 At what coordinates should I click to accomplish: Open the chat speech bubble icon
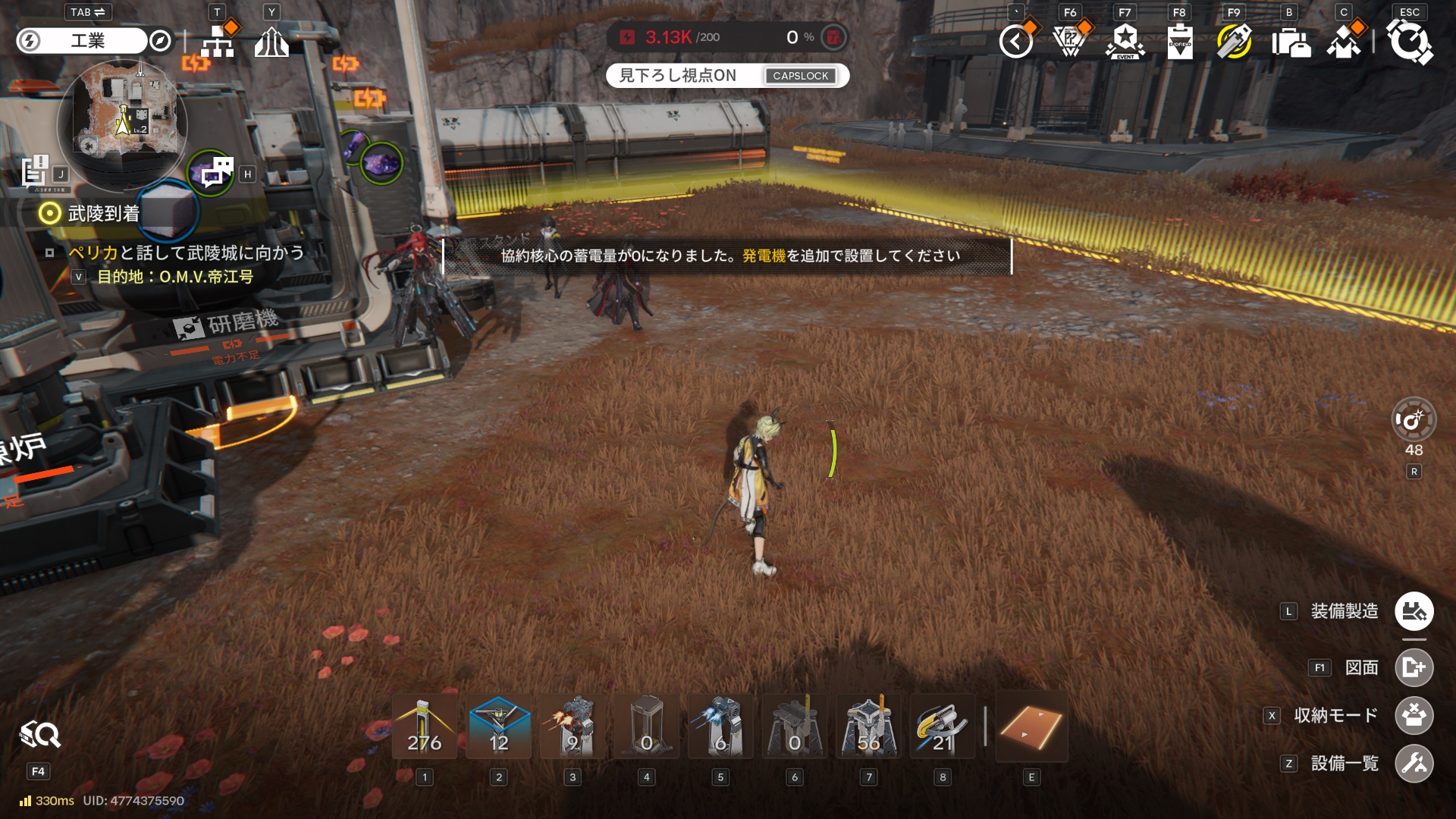click(x=216, y=173)
